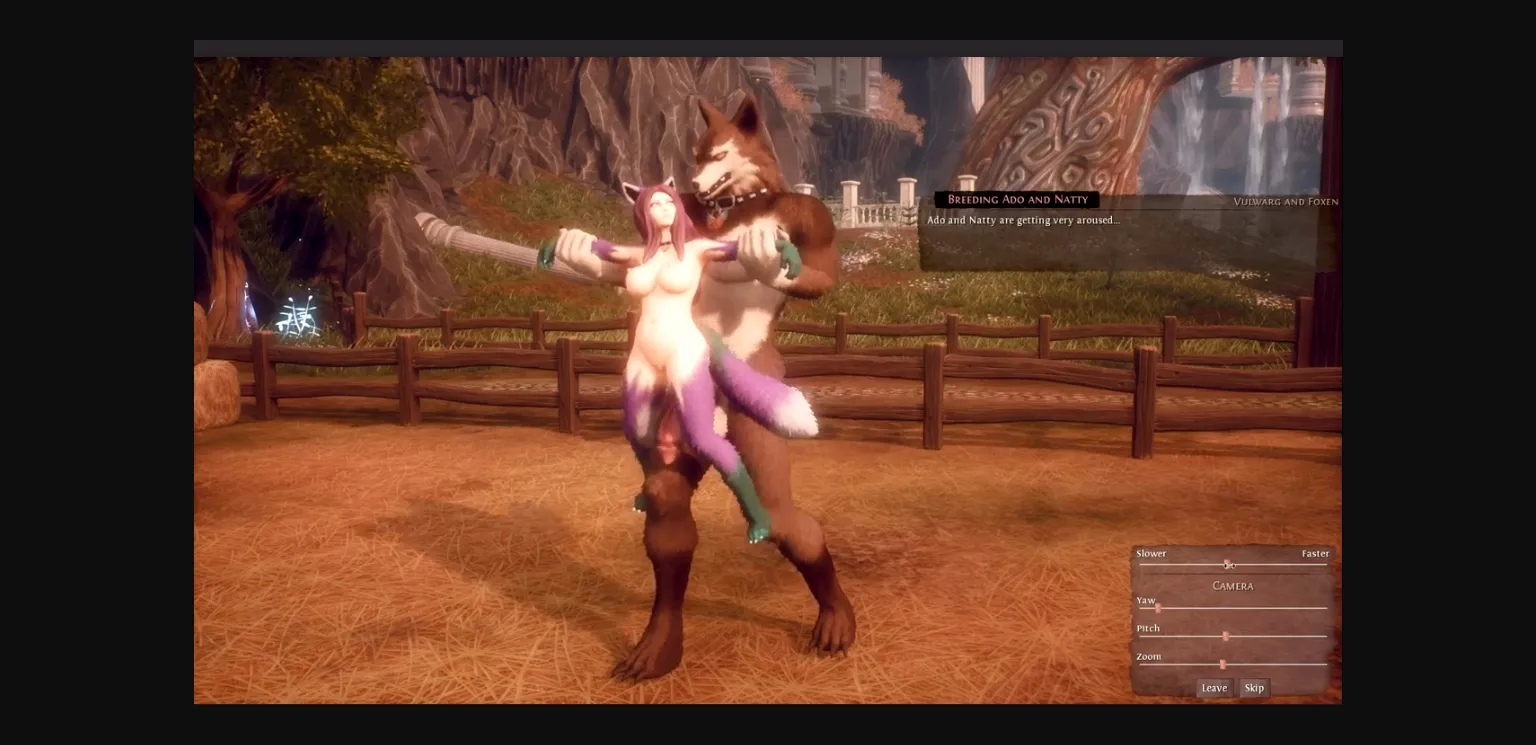Click the speed slider track near Faster
Image resolution: width=1536 pixels, height=745 pixels.
click(1300, 565)
